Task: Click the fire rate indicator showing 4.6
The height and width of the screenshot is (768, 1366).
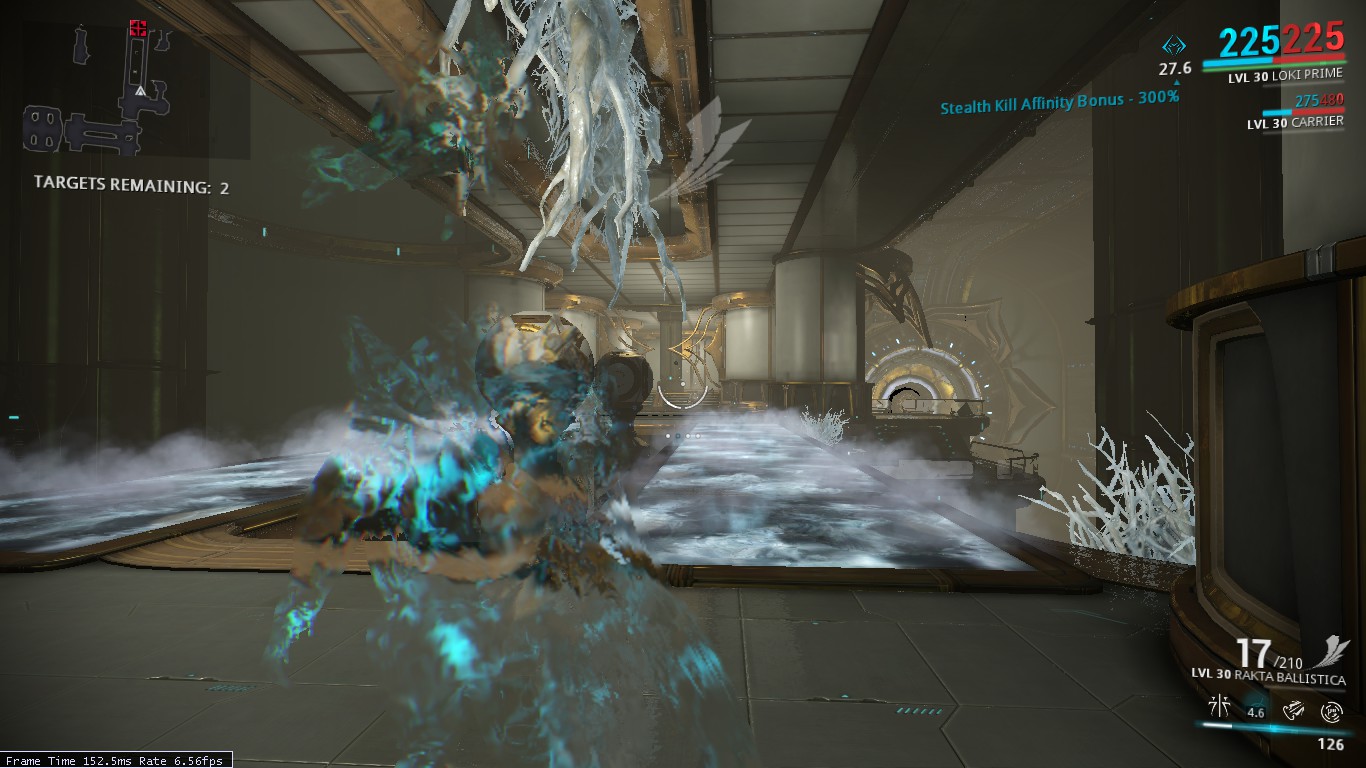Action: pos(1255,712)
